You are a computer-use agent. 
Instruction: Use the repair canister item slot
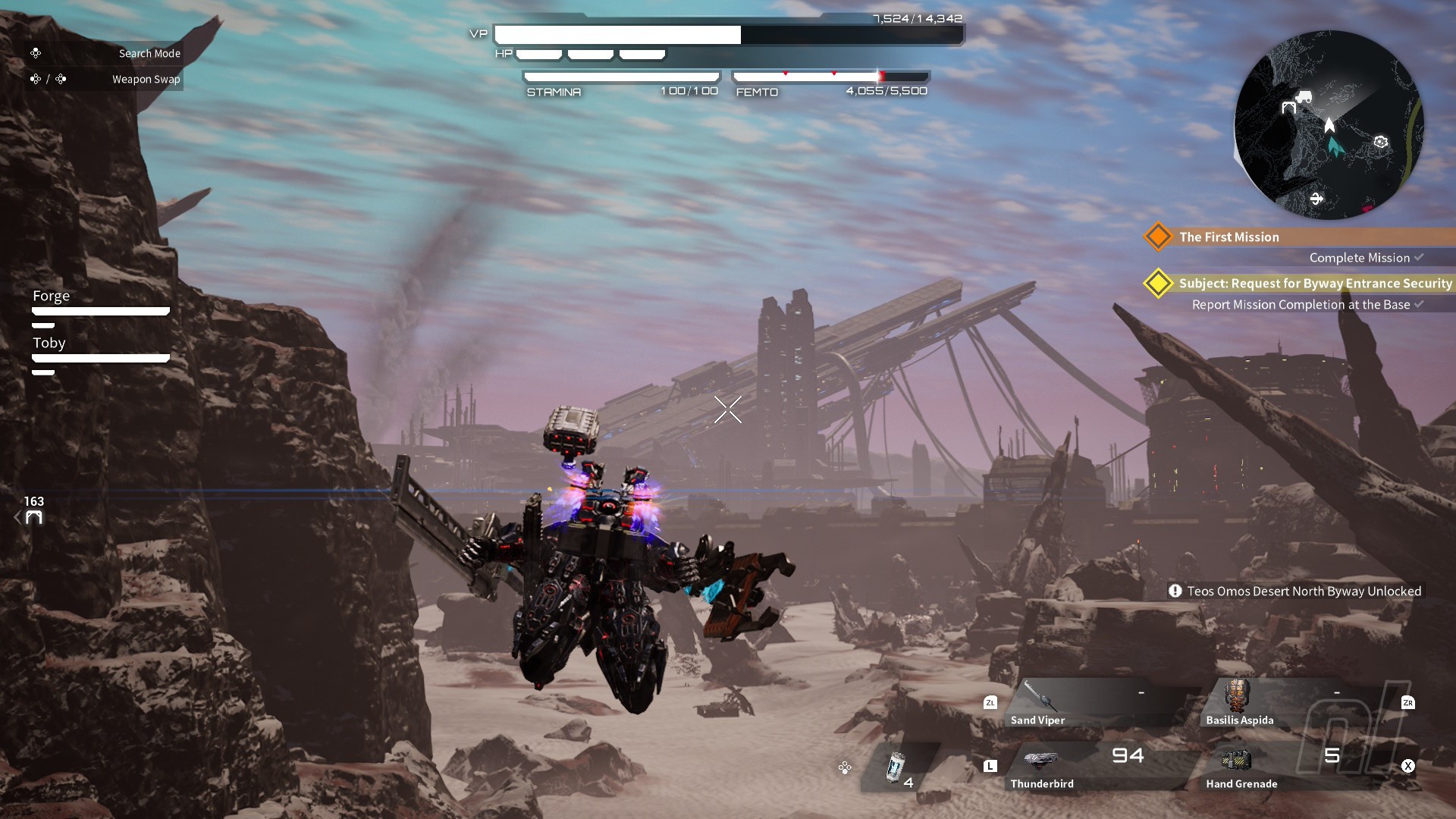pyautogui.click(x=897, y=768)
